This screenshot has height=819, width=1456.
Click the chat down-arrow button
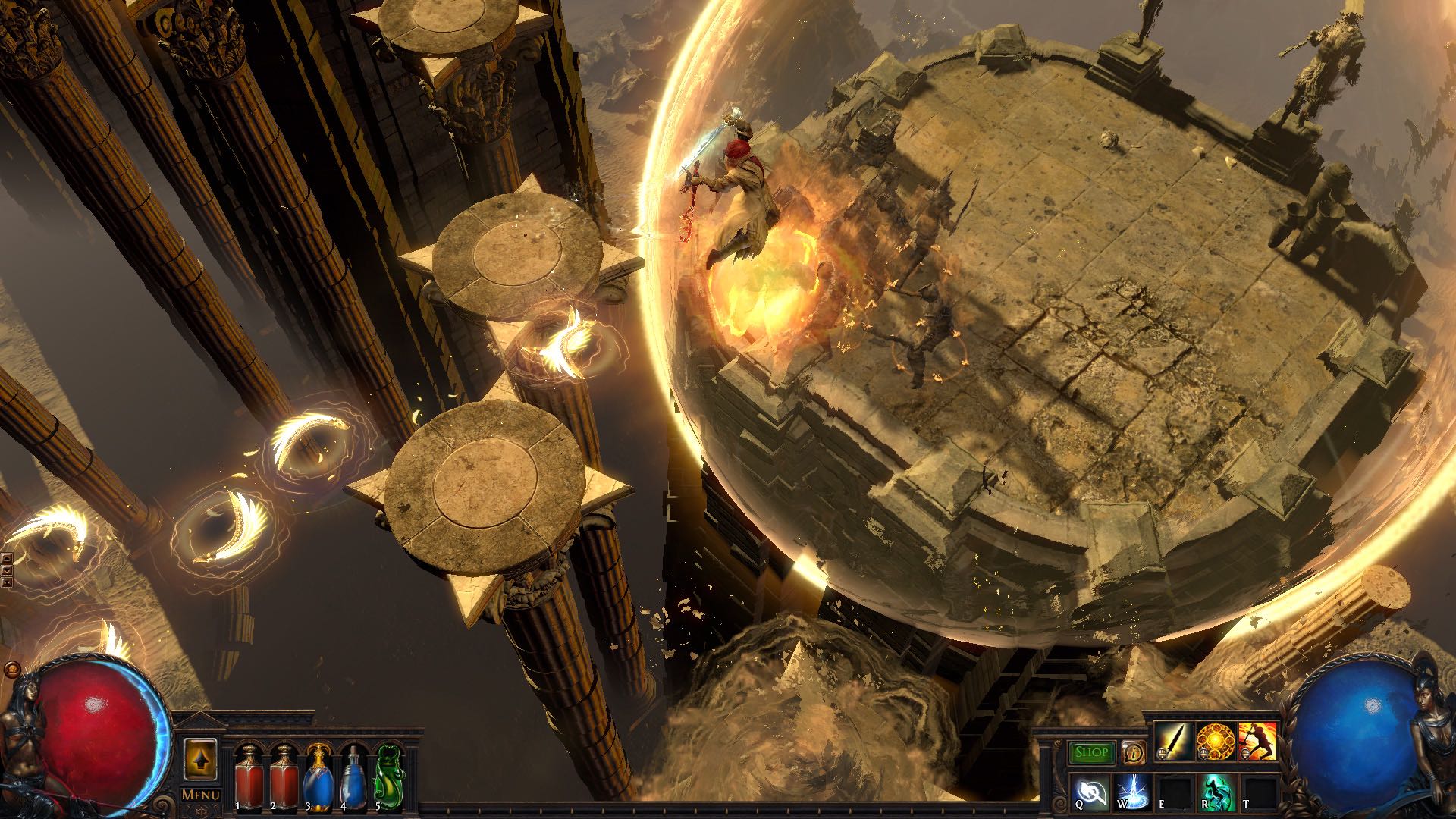(x=7, y=570)
